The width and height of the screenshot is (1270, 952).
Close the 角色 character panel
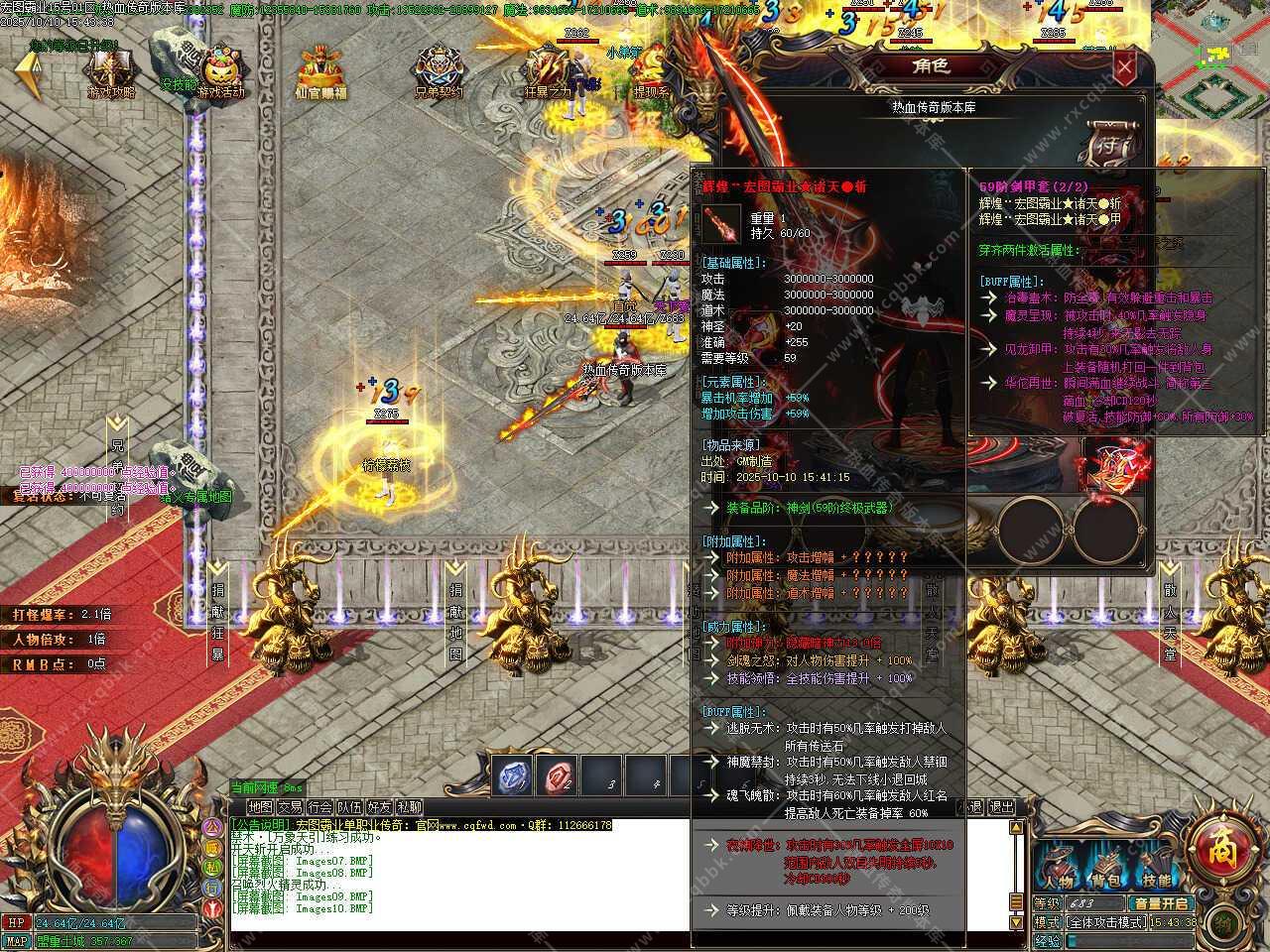click(x=1124, y=68)
